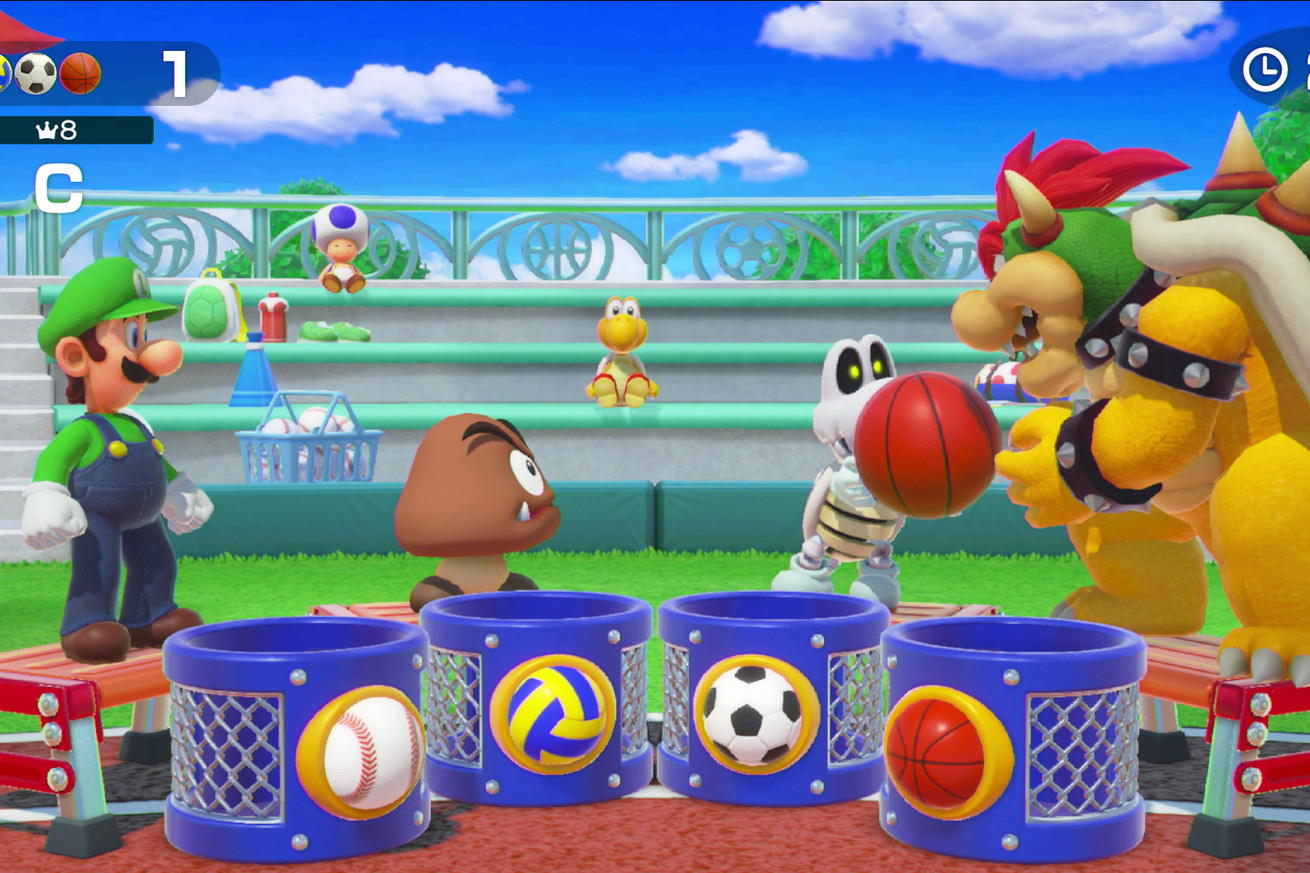This screenshot has width=1310, height=873.
Task: Click the soccer ball icon in score panel
Action: (x=36, y=74)
